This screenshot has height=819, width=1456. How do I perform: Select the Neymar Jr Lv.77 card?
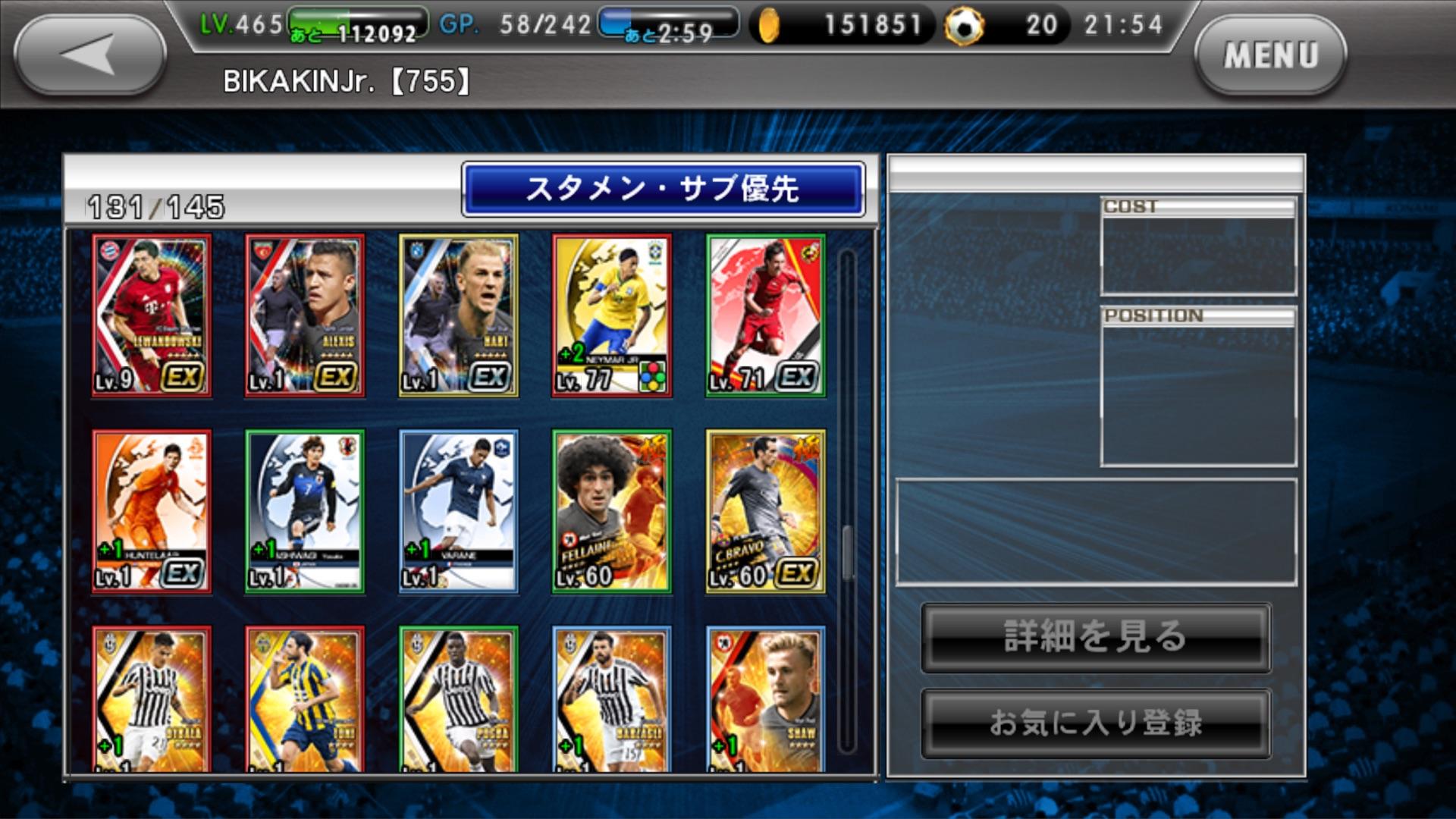click(612, 315)
